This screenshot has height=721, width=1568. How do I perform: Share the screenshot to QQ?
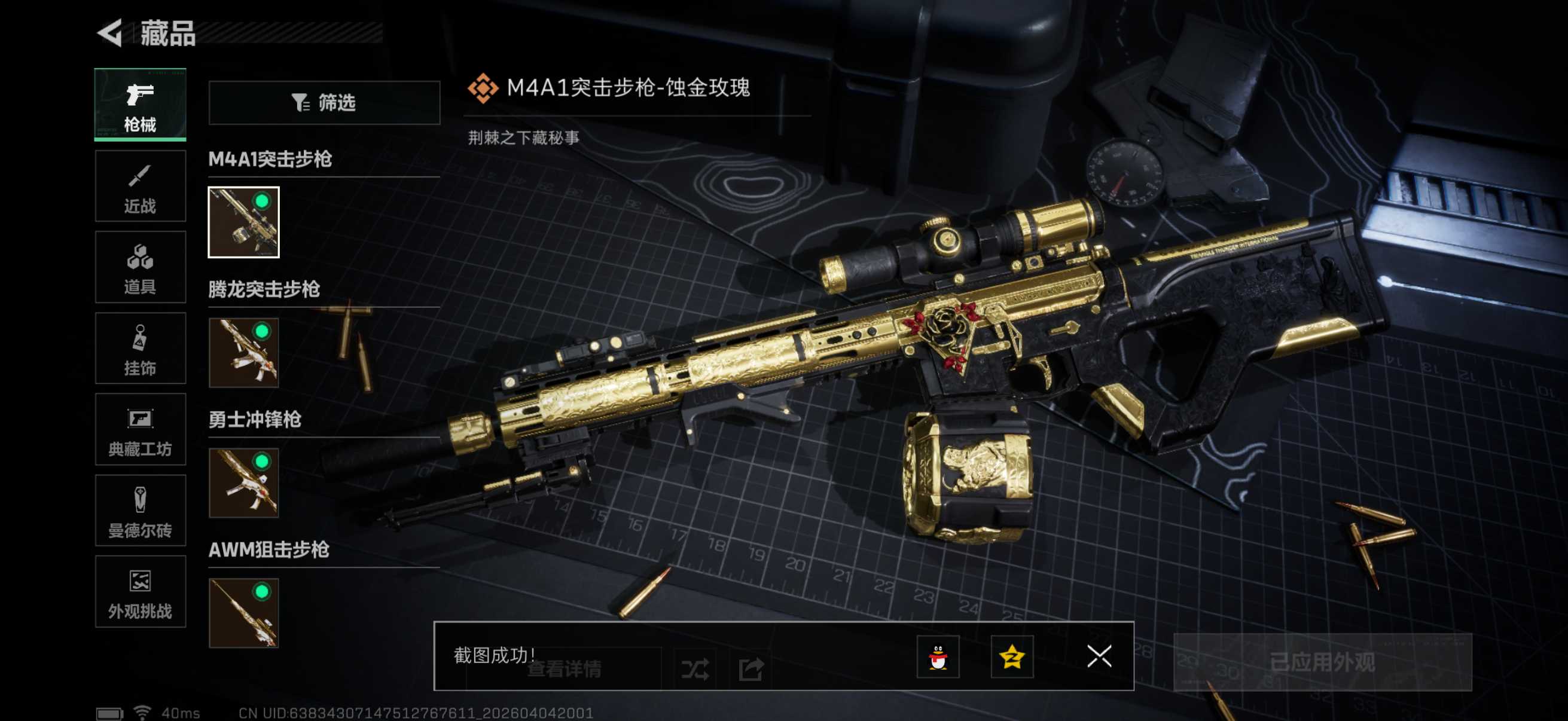click(x=938, y=656)
